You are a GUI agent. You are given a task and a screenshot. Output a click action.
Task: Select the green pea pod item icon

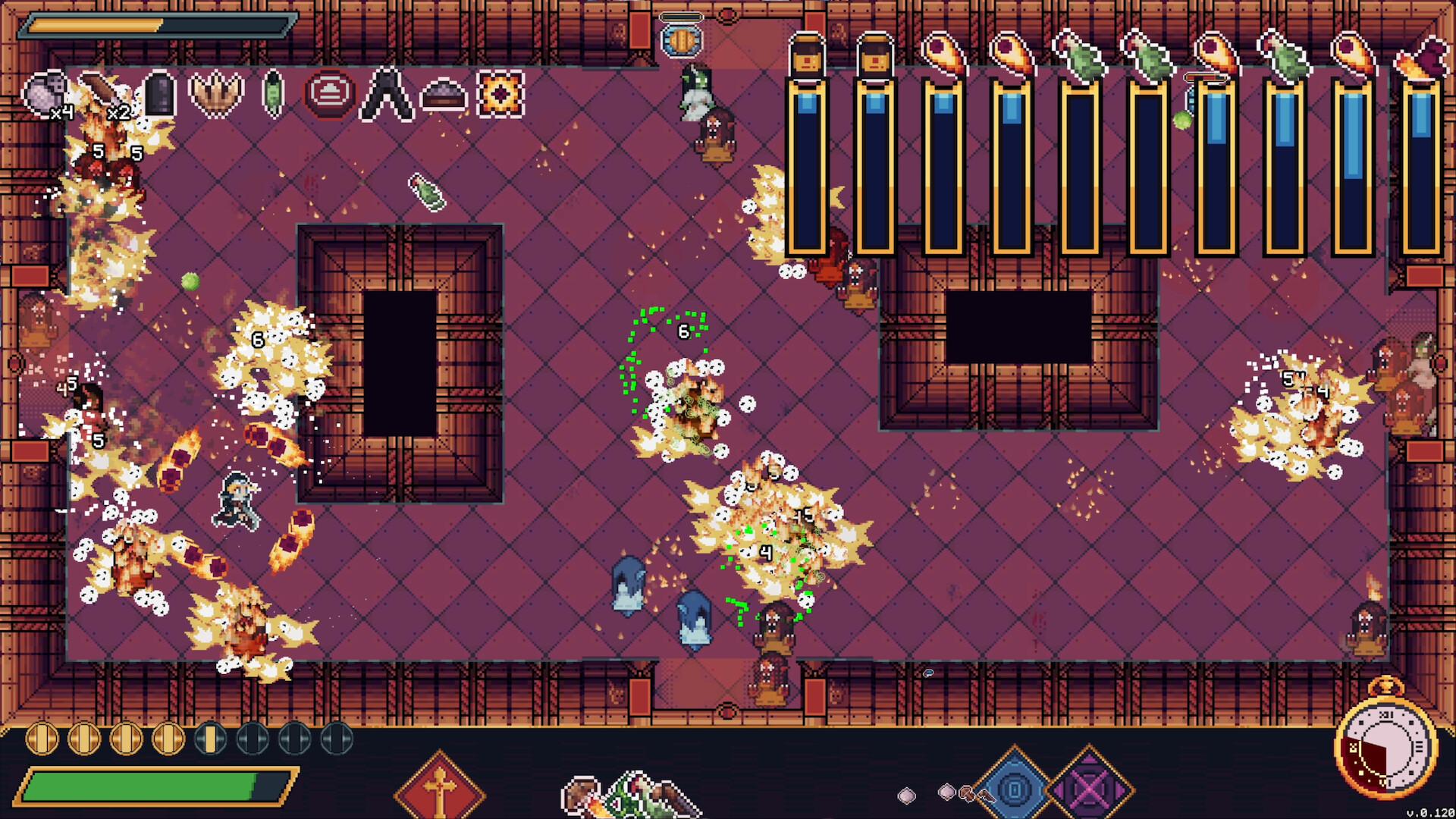click(x=273, y=92)
